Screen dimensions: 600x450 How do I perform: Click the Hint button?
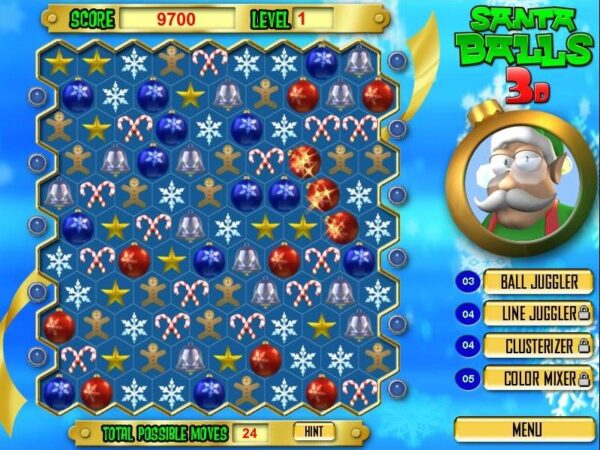coord(314,432)
